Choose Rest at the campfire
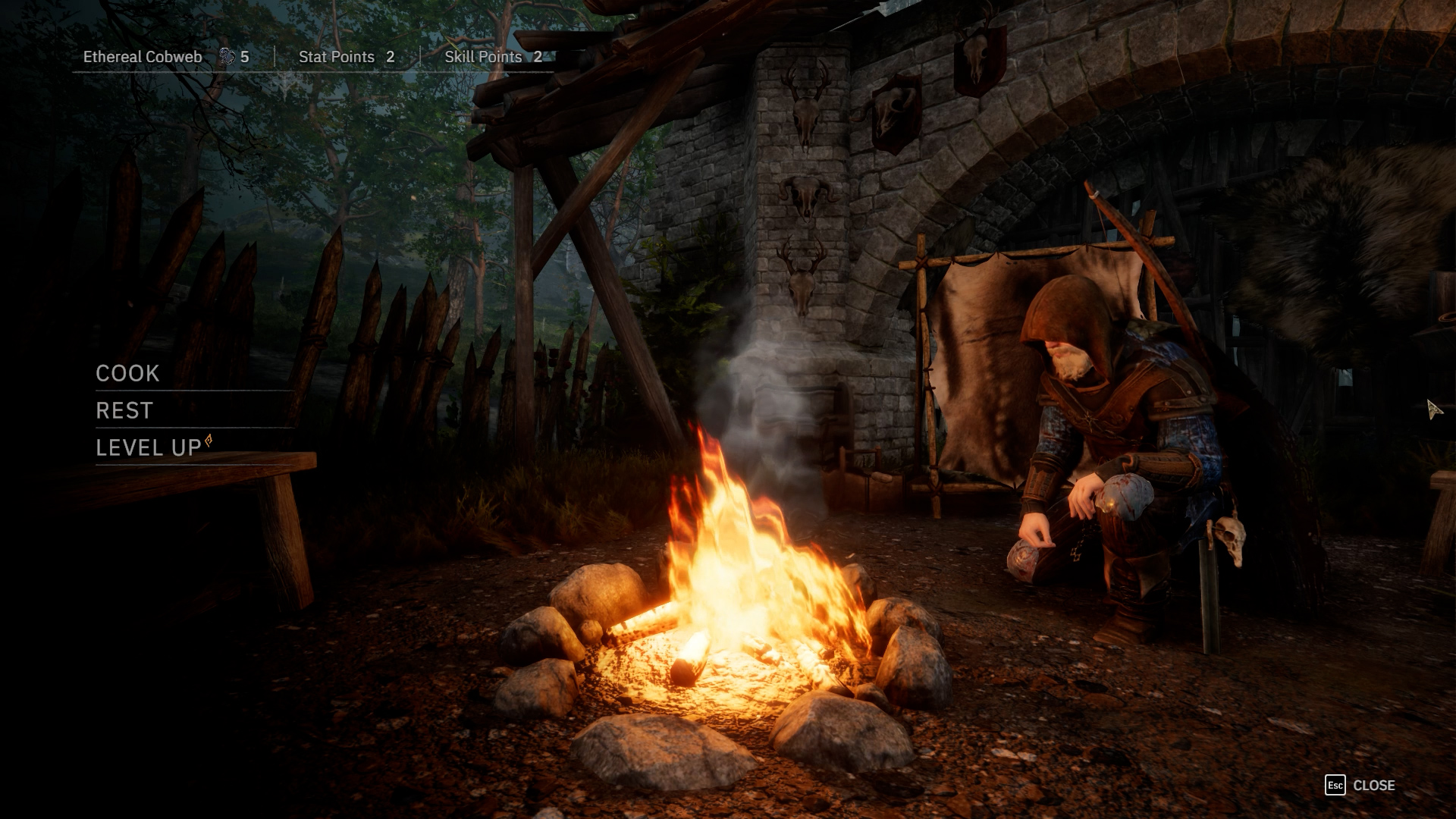 point(125,410)
